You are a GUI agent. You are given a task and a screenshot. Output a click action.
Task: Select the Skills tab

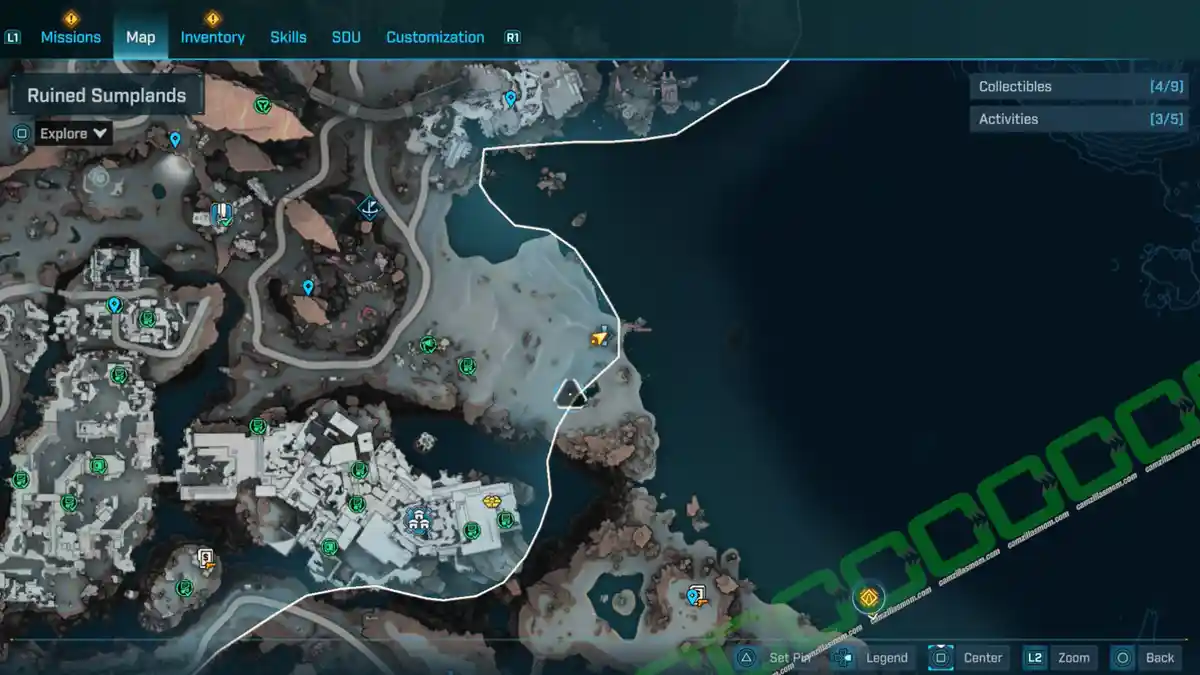click(x=288, y=37)
